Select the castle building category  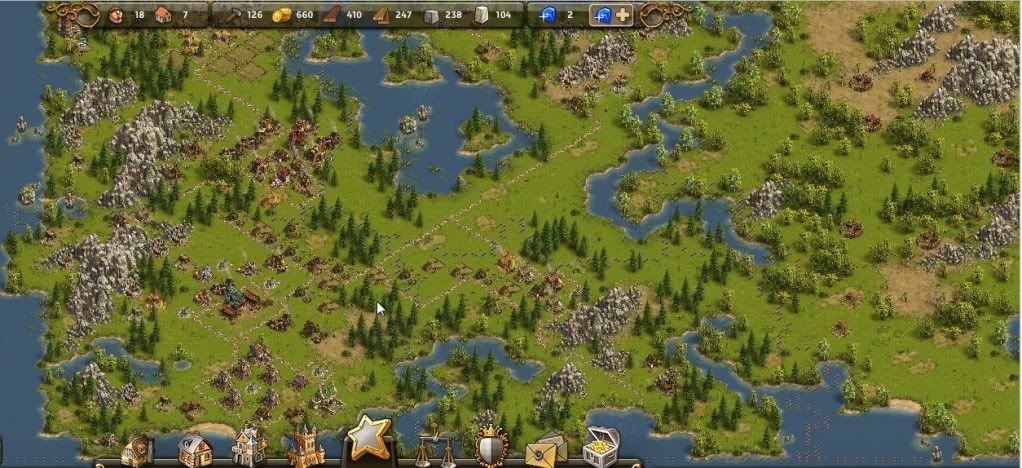(305, 448)
